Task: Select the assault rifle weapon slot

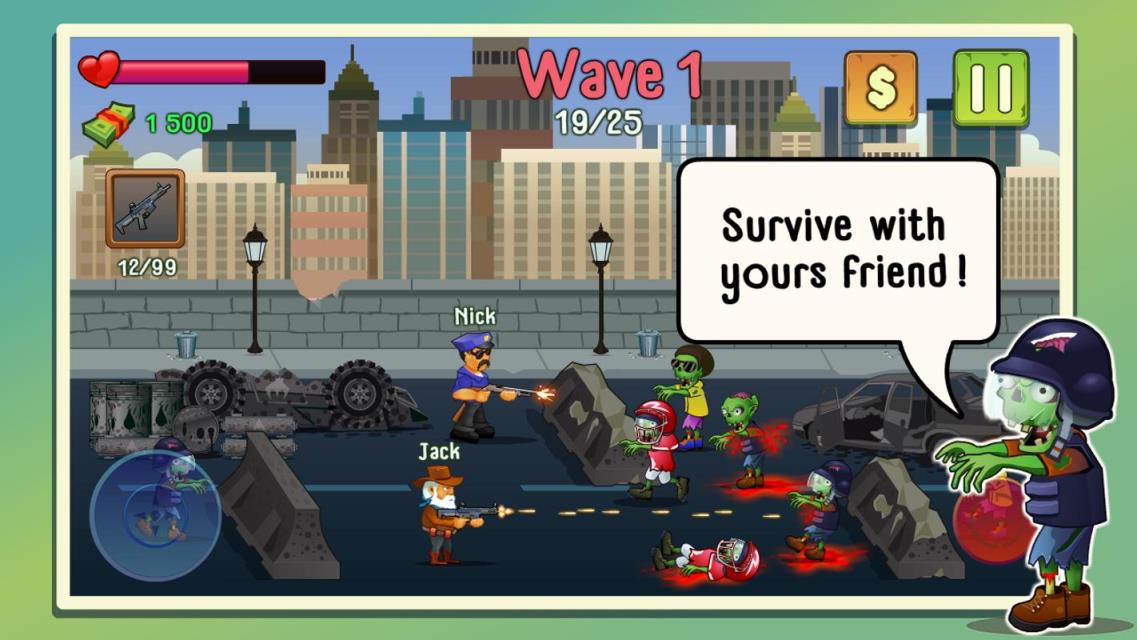Action: (145, 208)
